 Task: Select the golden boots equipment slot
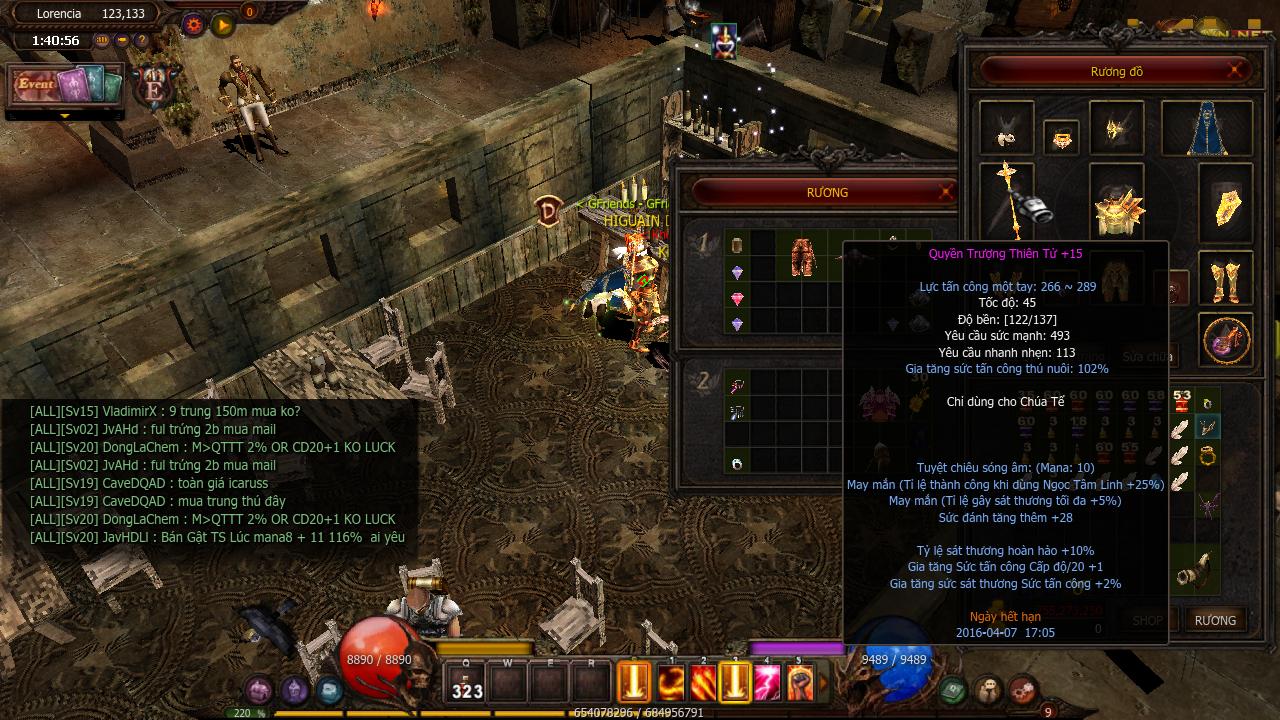(1226, 283)
